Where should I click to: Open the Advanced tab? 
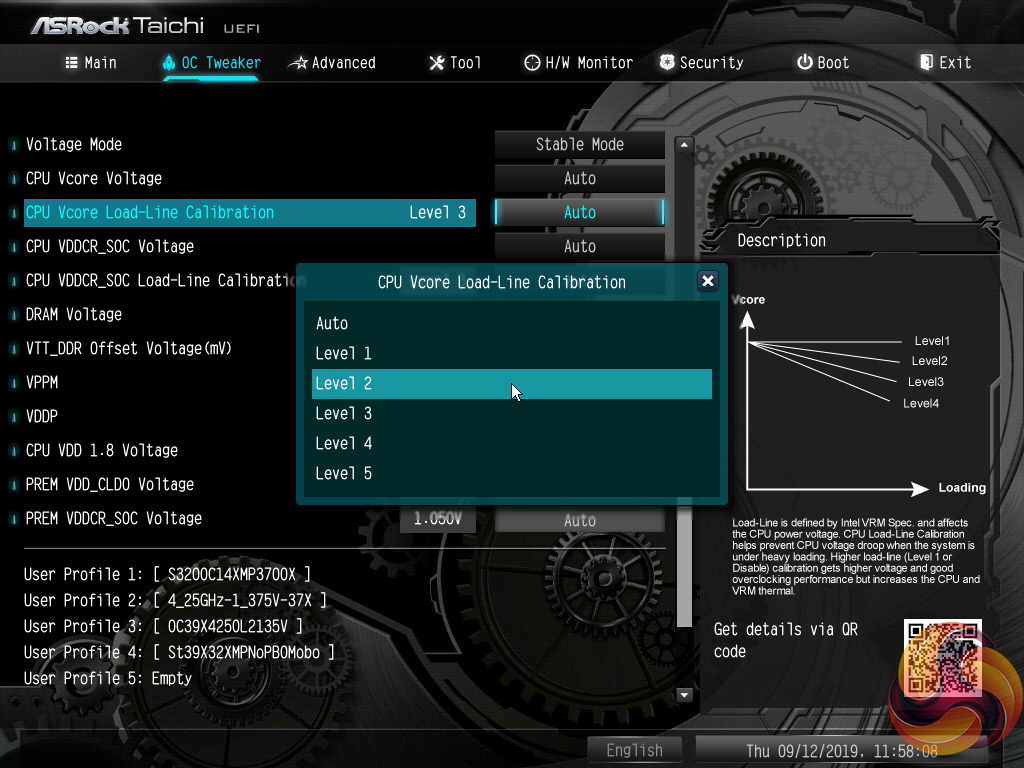click(332, 63)
